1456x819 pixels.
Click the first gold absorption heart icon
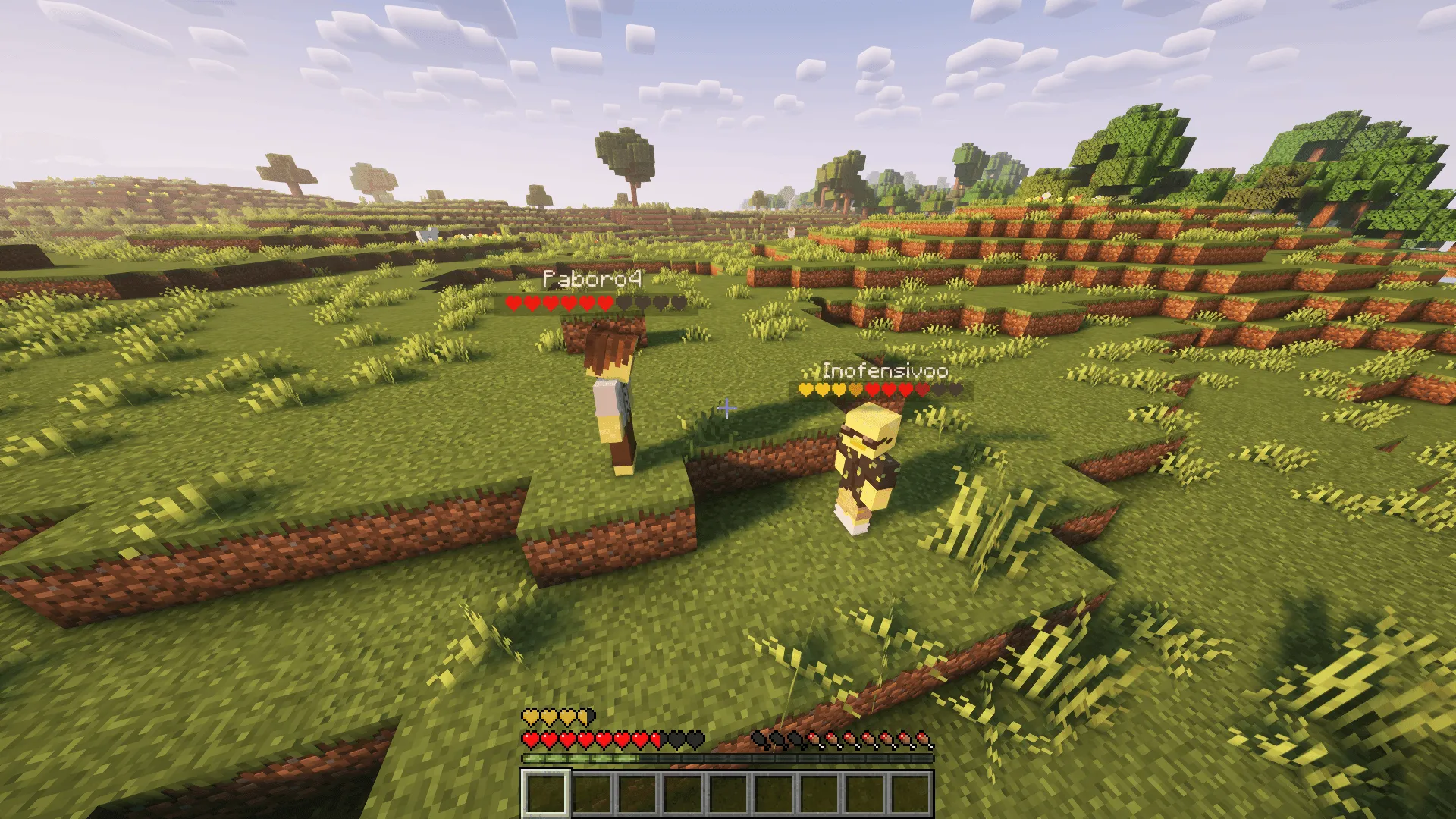pyautogui.click(x=529, y=717)
